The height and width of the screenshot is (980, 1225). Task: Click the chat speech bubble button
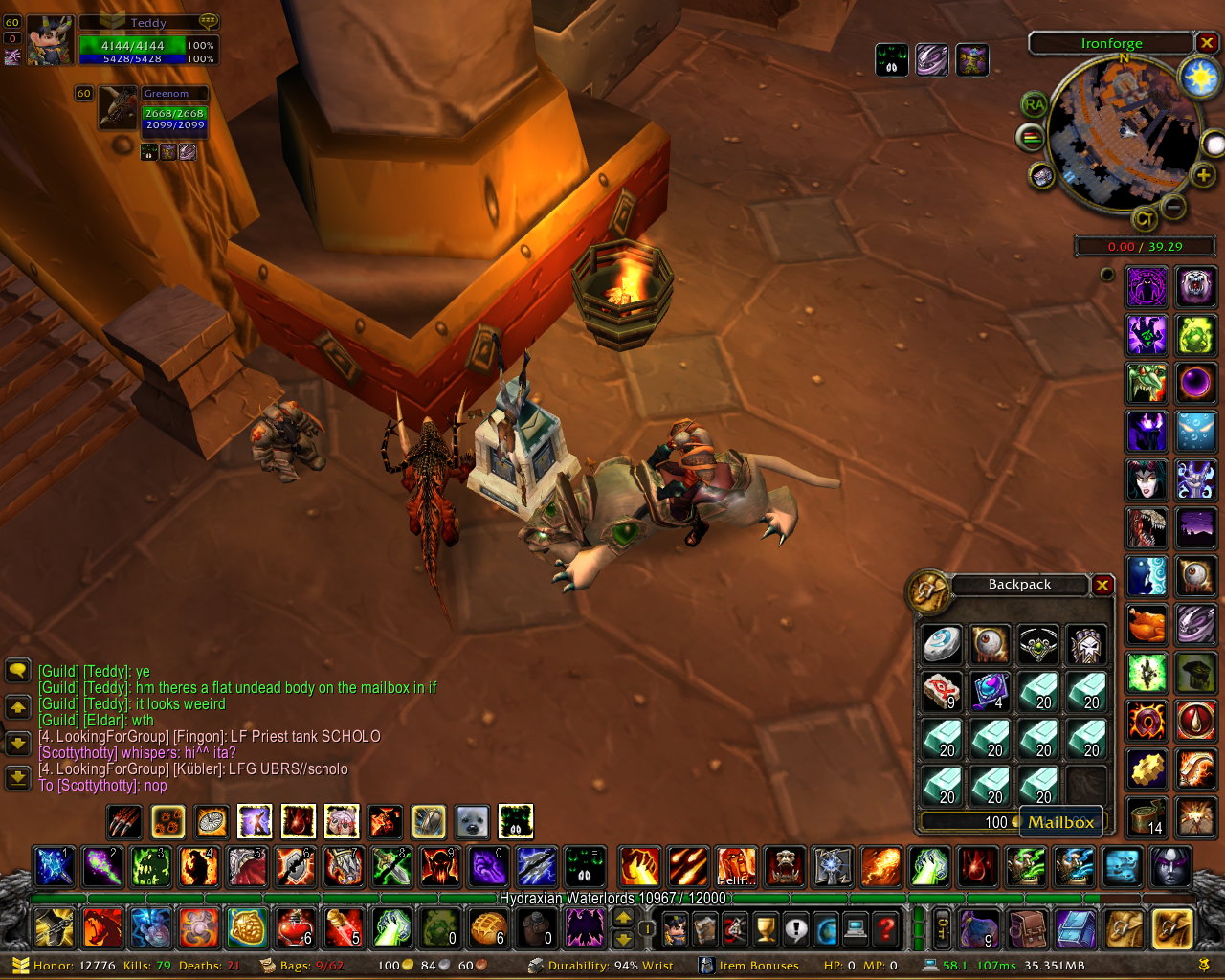coord(18,670)
